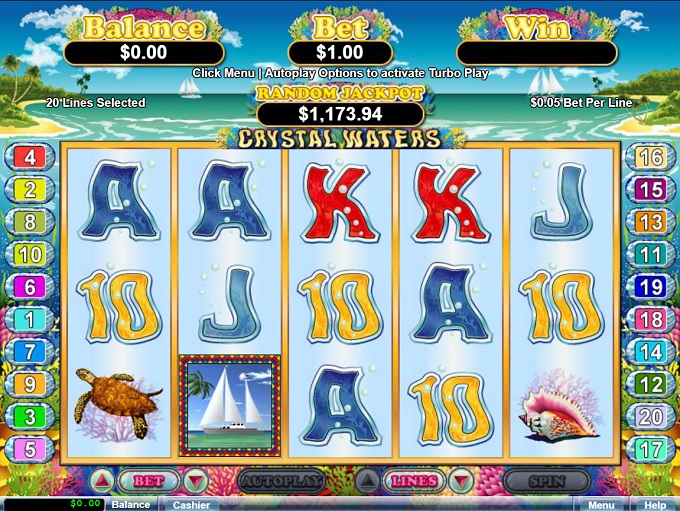Choose payline number 7
Image resolution: width=680 pixels, height=511 pixels.
click(x=30, y=352)
